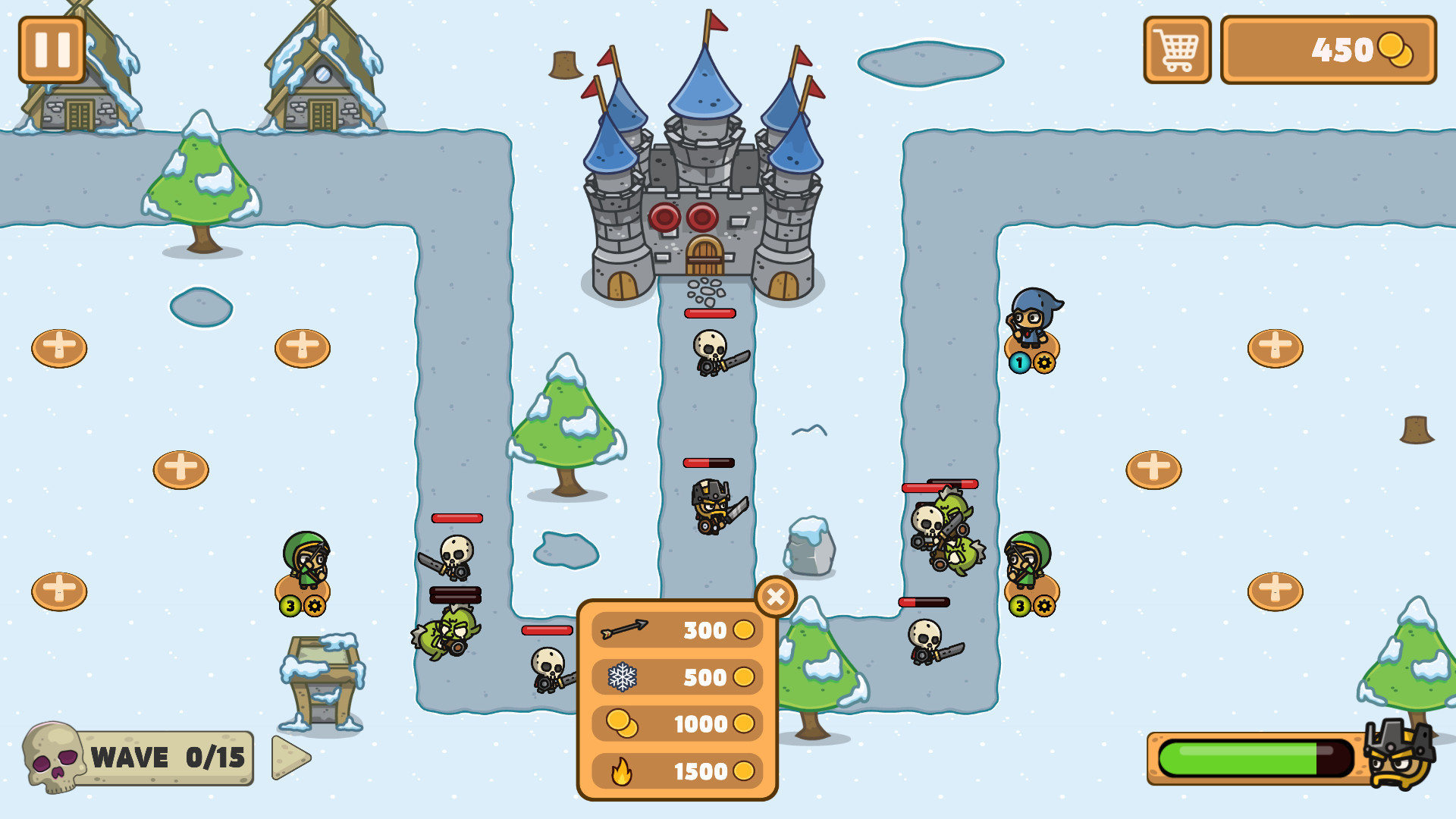
Task: Pause the game
Action: [52, 50]
